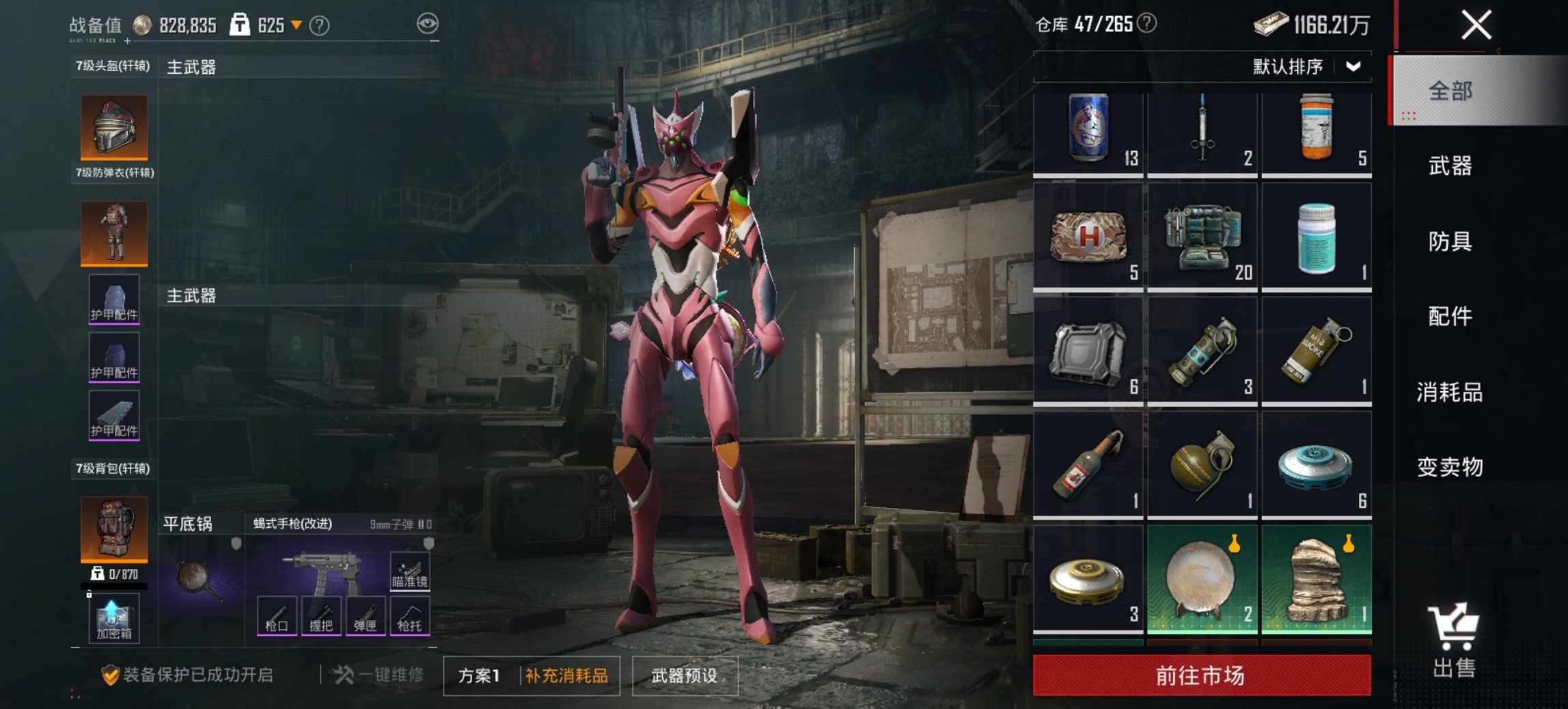Open the 消耗品 consumables tab
This screenshot has width=1568, height=709.
click(1450, 393)
